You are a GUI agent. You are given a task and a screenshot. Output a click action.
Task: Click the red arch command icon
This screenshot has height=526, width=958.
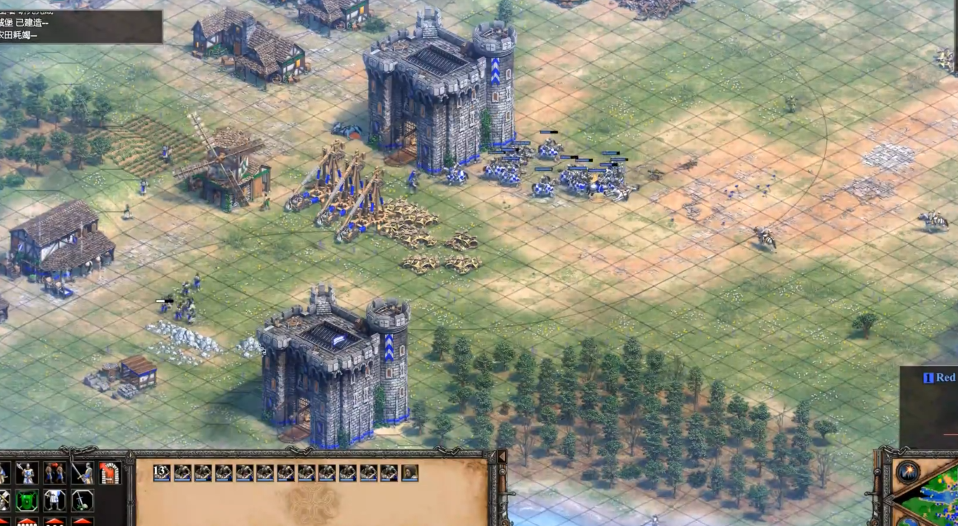pos(109,473)
